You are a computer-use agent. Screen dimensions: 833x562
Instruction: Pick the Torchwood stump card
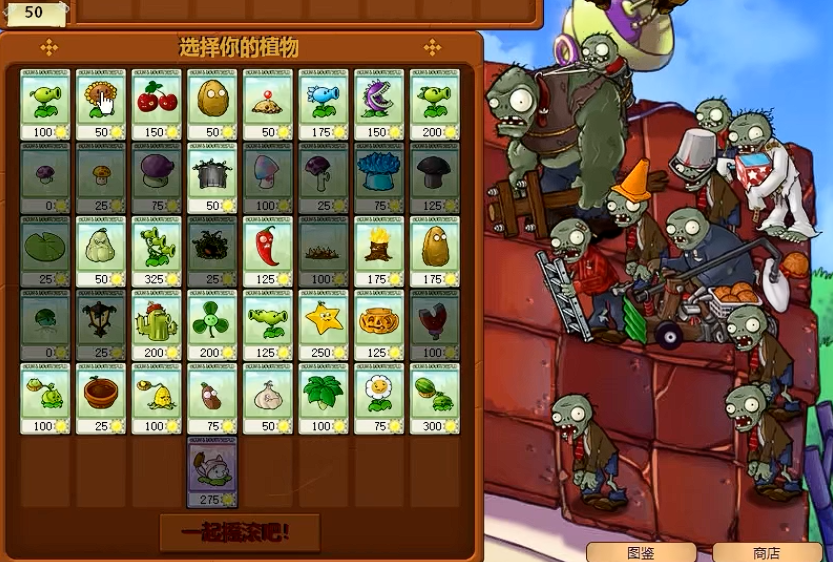point(379,251)
